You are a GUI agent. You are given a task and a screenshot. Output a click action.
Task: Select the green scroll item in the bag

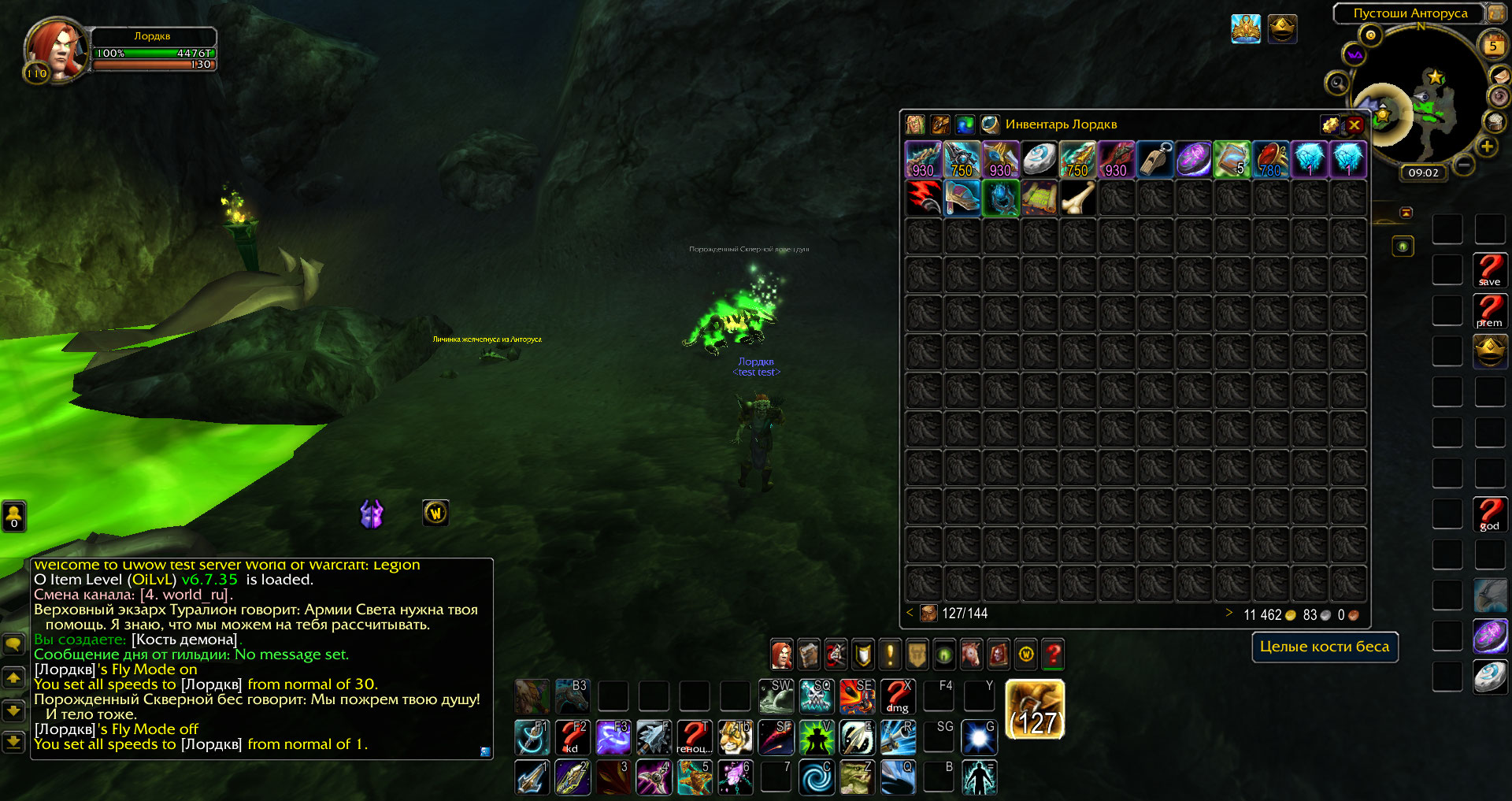(x=1232, y=159)
